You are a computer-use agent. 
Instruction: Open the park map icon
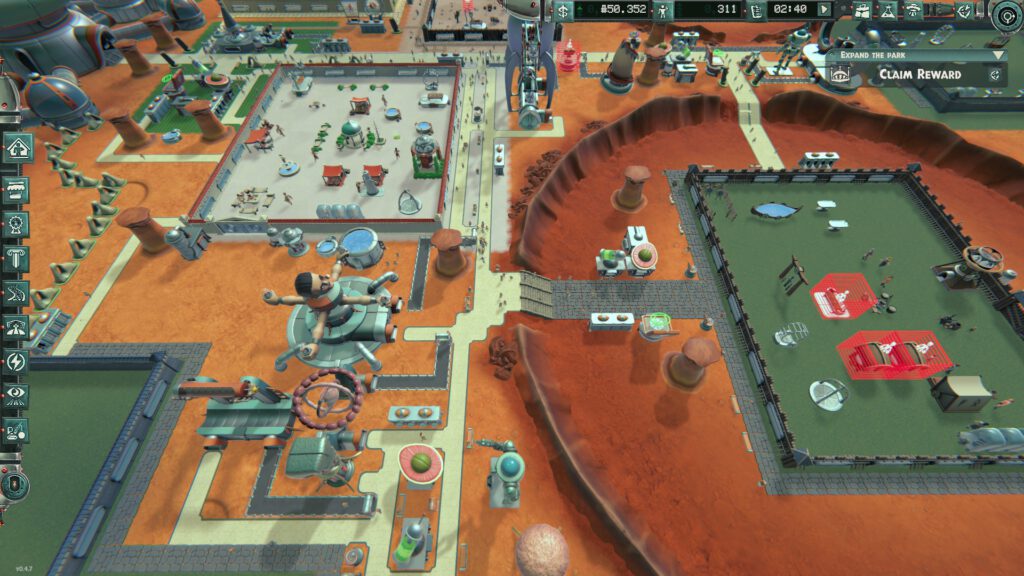[x=861, y=10]
